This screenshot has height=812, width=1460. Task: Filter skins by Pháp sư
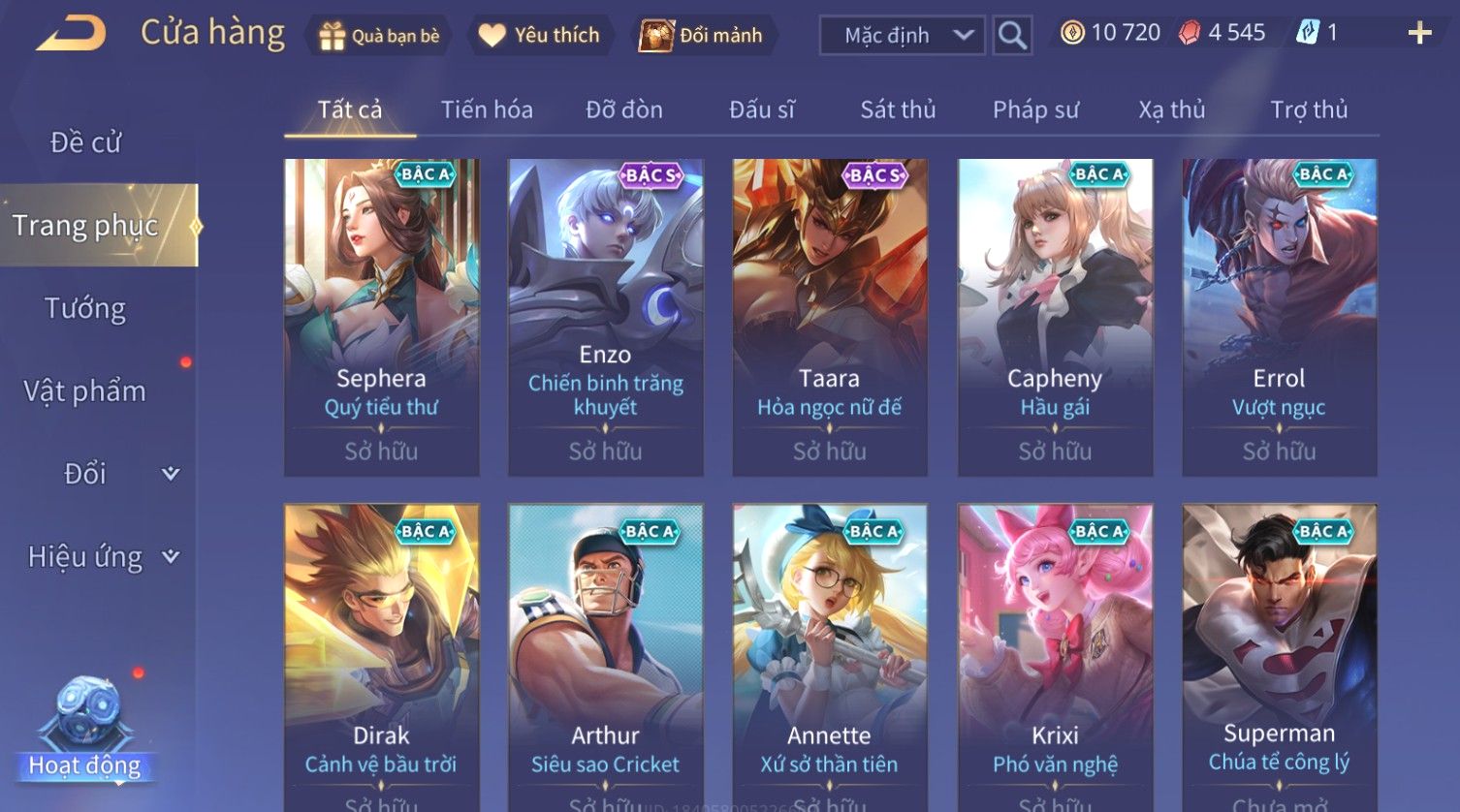click(x=1035, y=109)
